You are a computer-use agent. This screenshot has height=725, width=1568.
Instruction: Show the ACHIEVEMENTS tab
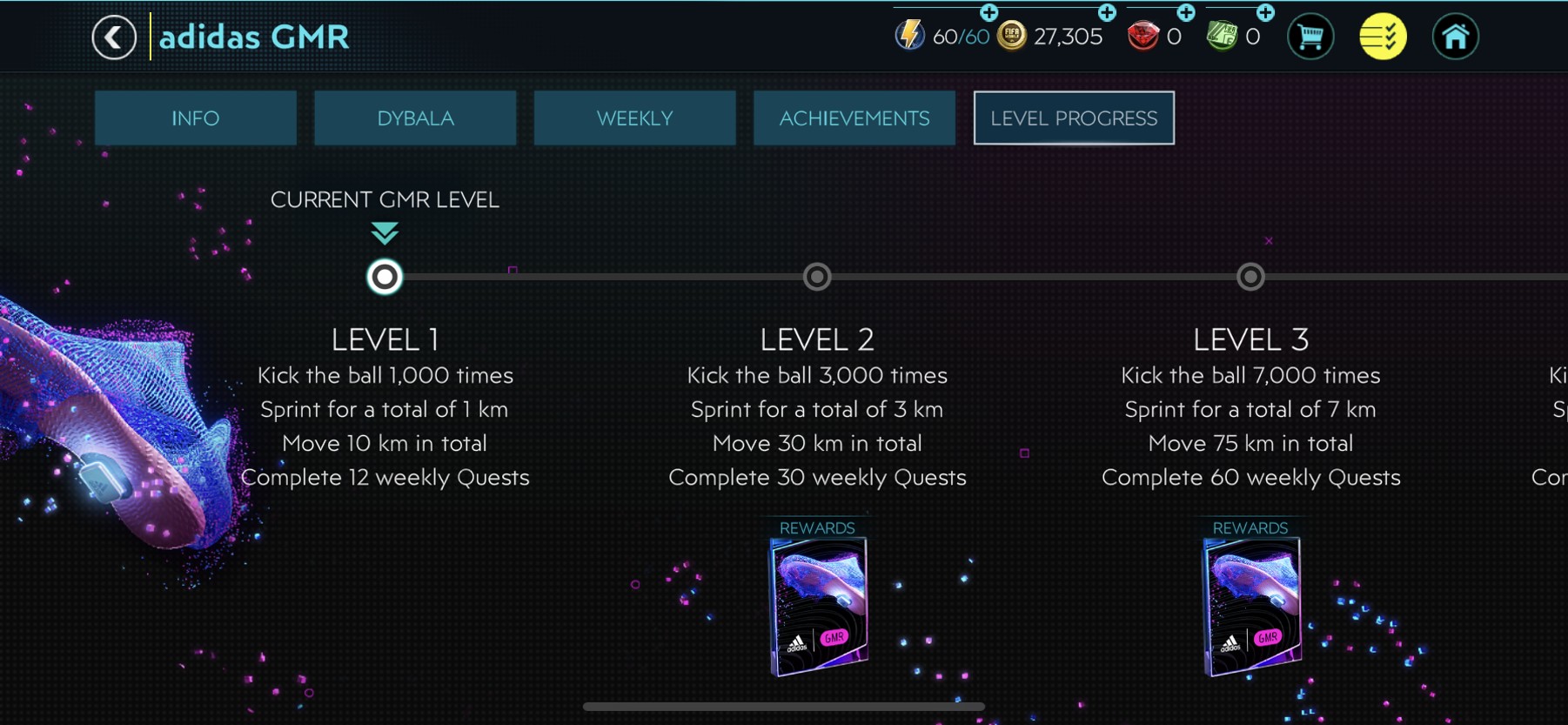coord(854,118)
